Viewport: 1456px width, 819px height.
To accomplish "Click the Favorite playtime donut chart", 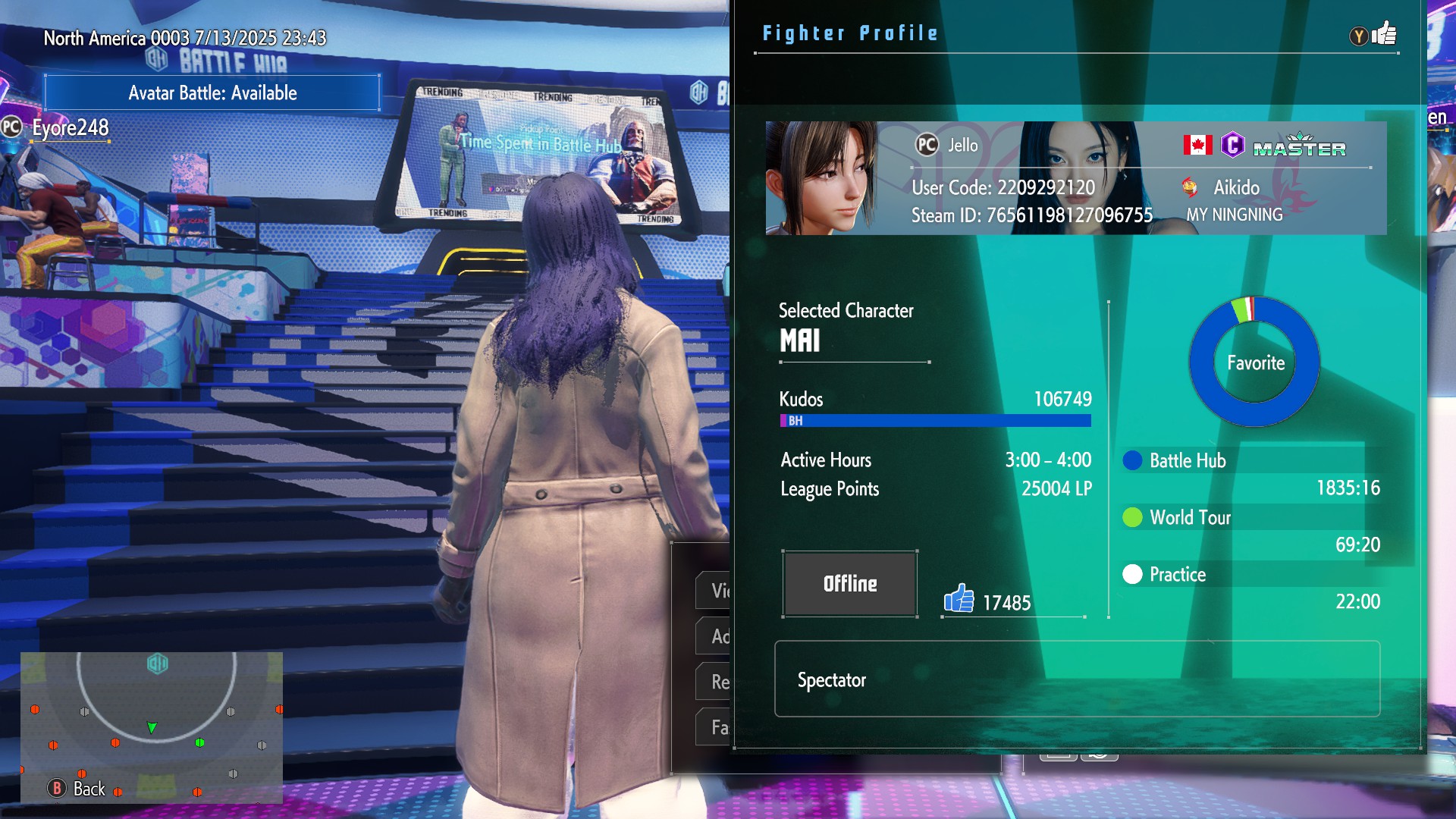I will pos(1255,362).
